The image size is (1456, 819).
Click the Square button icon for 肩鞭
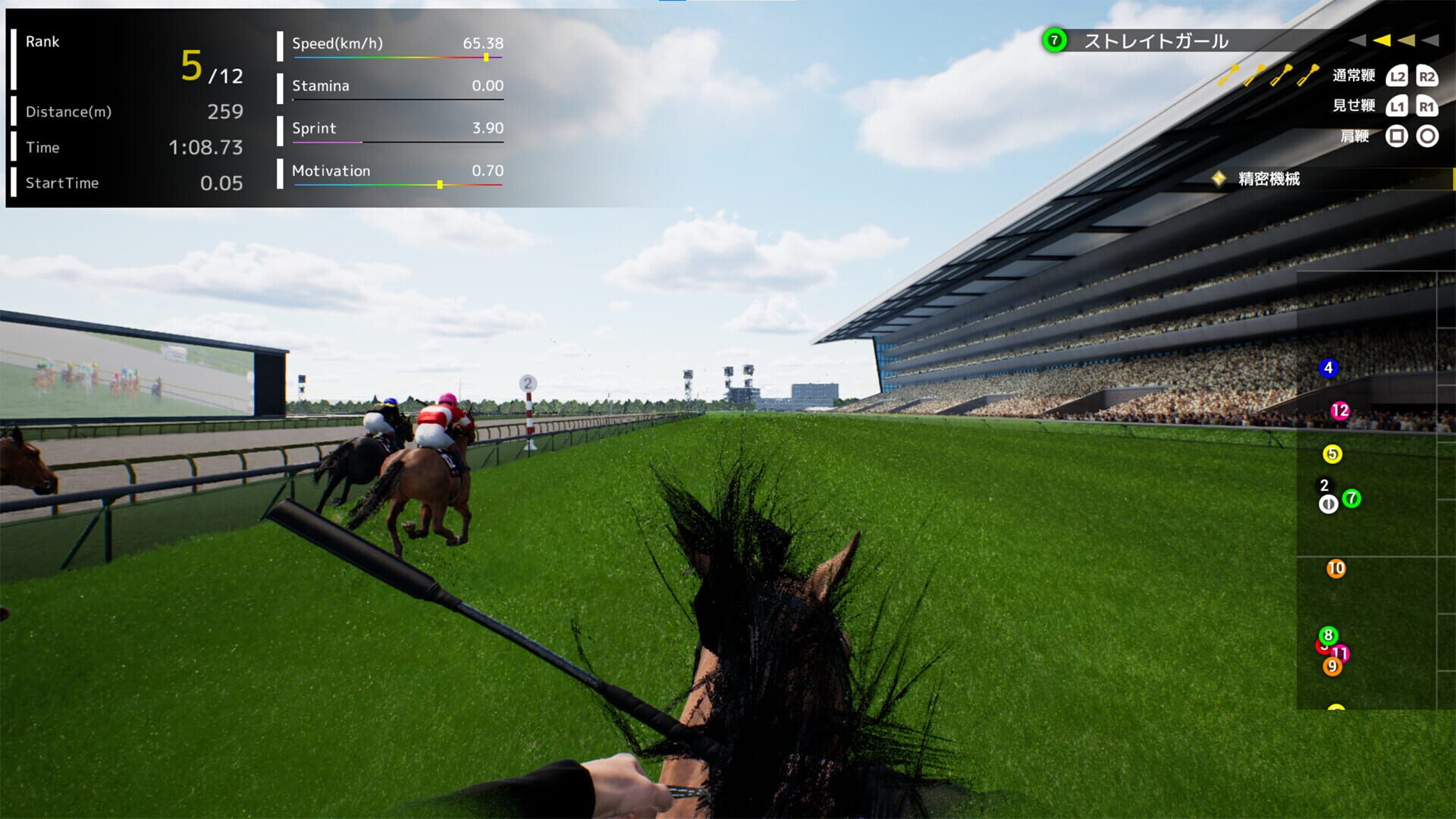pos(1395,136)
